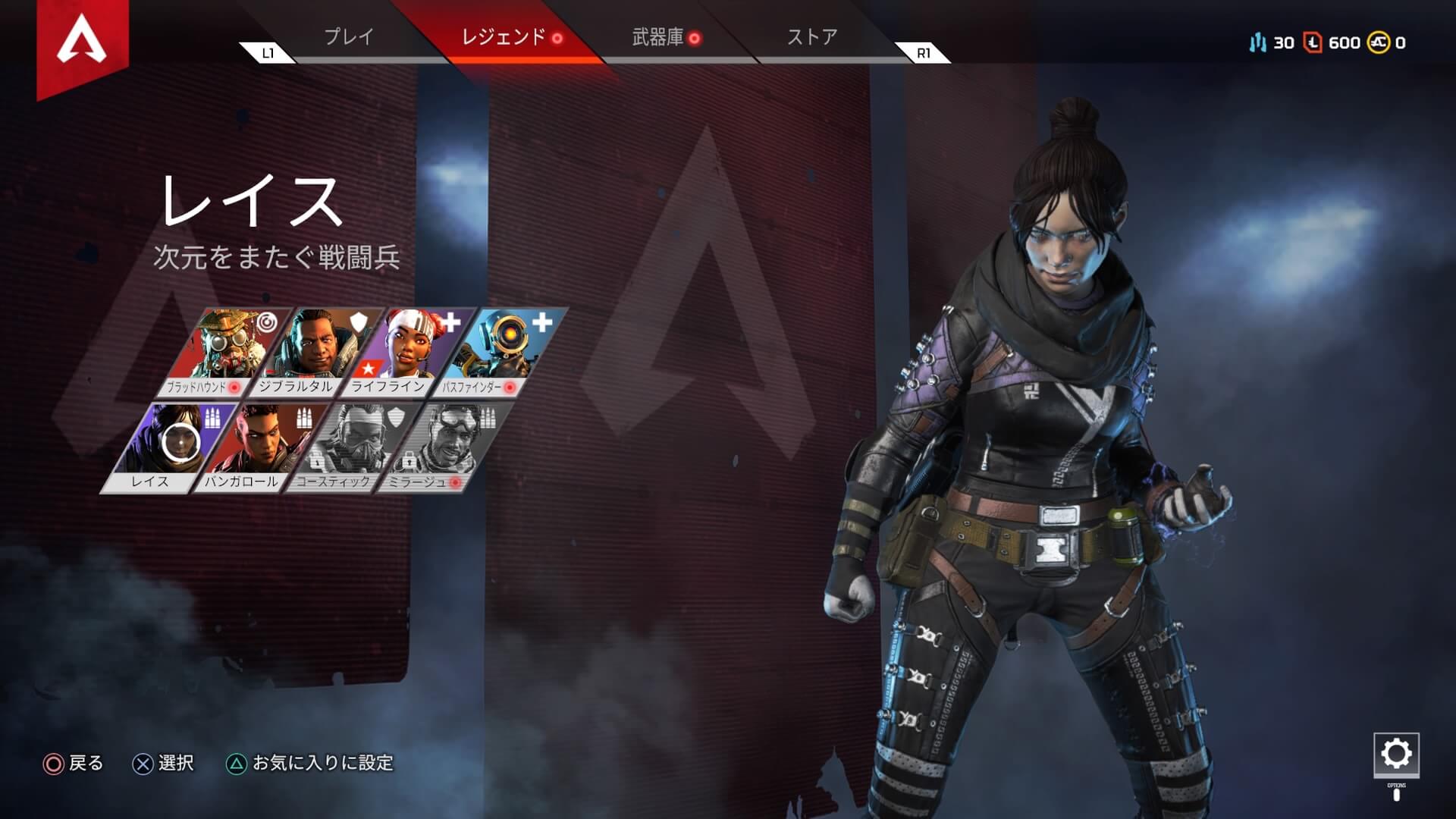Choose the ジブラルタル legend tile
Viewport: 1456px width, 819px height.
coord(317,350)
